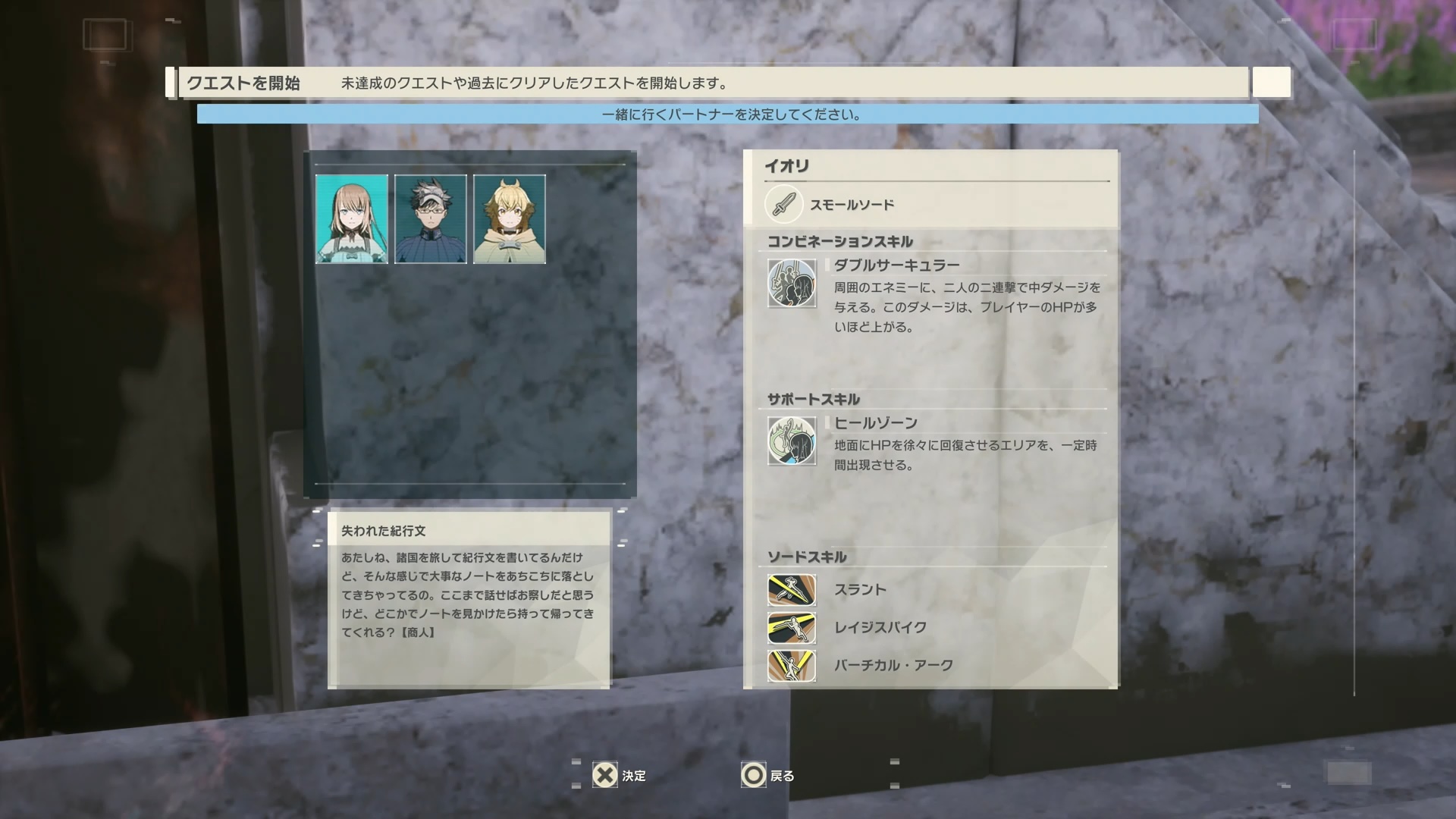Select the Small Sword weapon icon
This screenshot has height=819, width=1456.
tap(783, 204)
